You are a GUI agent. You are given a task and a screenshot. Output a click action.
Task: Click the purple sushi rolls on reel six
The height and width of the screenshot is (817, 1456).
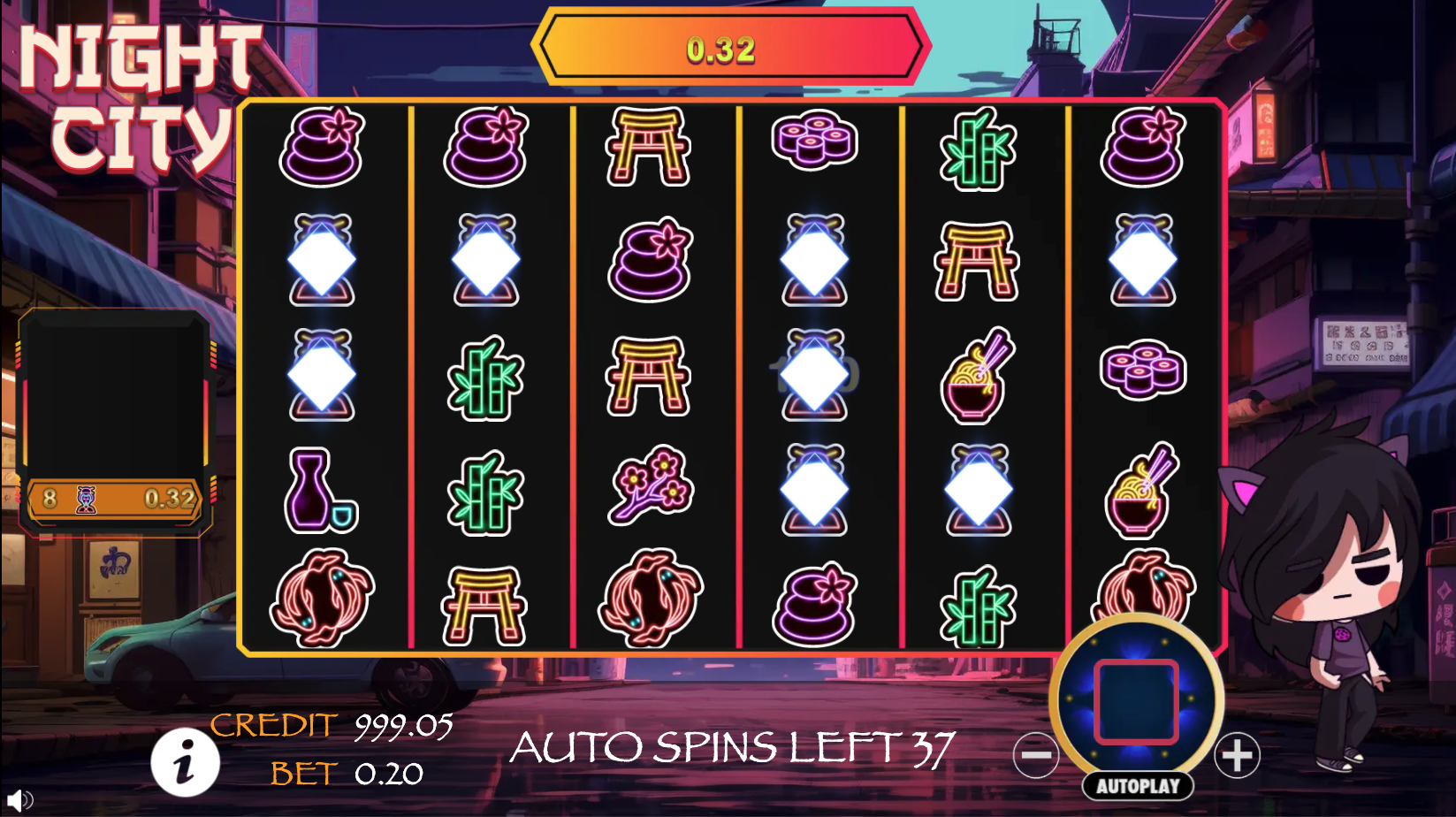coord(1141,371)
